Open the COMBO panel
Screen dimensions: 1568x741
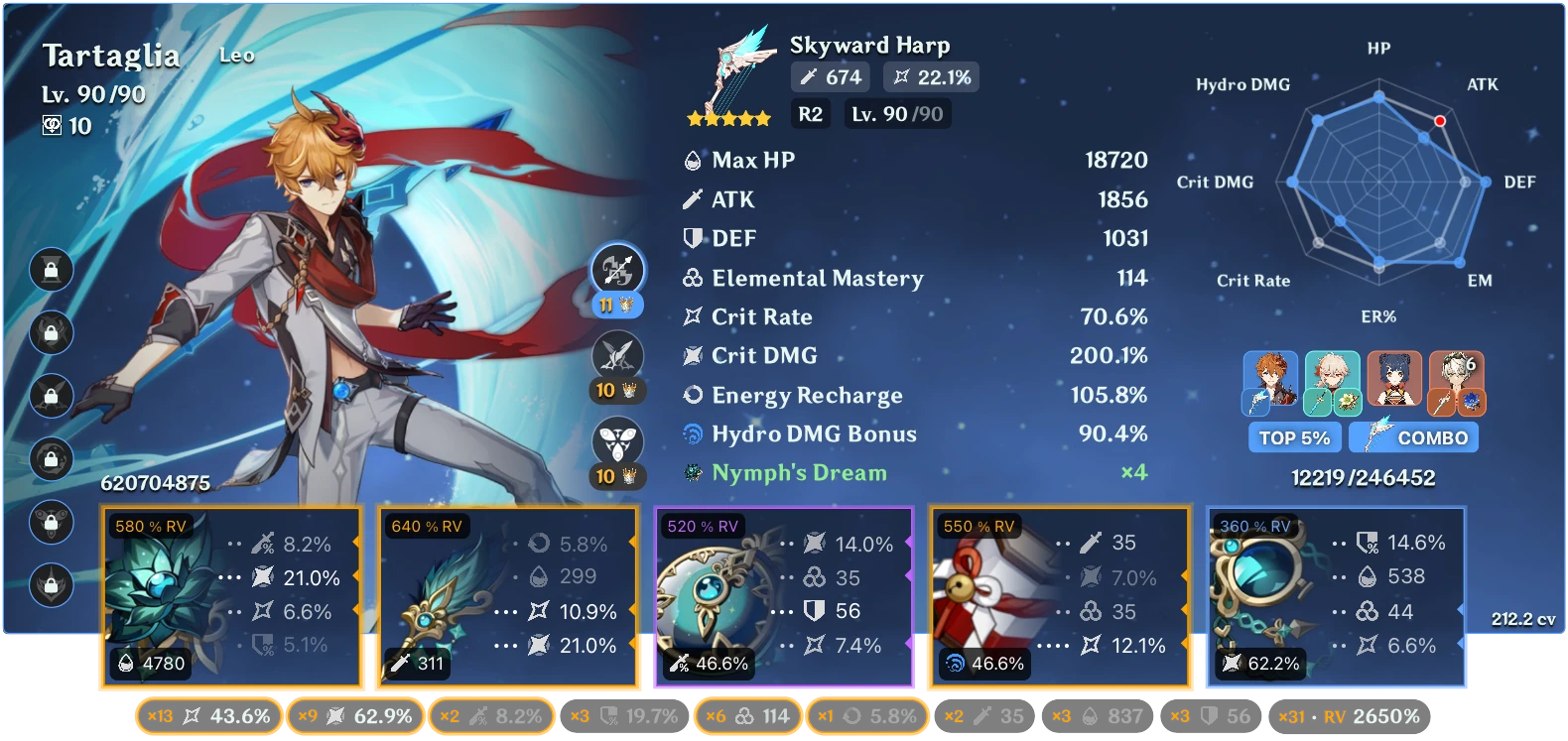click(x=1413, y=436)
